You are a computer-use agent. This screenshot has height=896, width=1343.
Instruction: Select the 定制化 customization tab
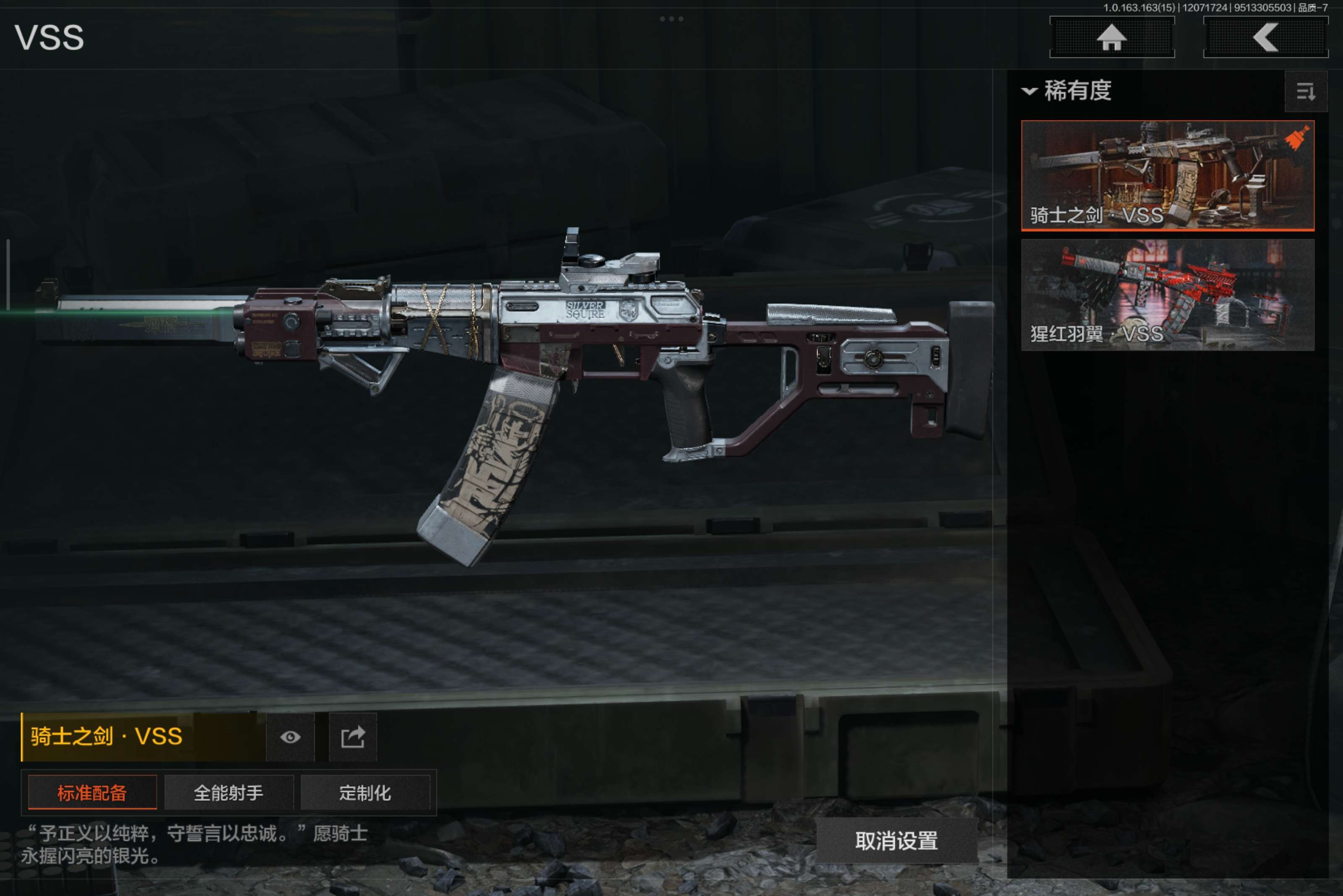pyautogui.click(x=365, y=792)
